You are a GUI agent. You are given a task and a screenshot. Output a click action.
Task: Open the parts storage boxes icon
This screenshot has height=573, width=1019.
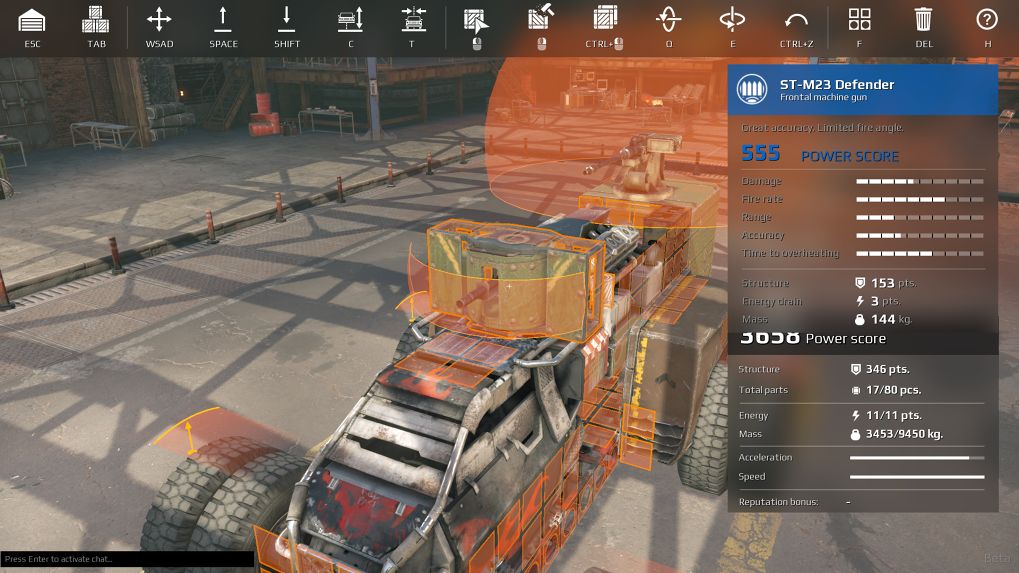(96, 20)
